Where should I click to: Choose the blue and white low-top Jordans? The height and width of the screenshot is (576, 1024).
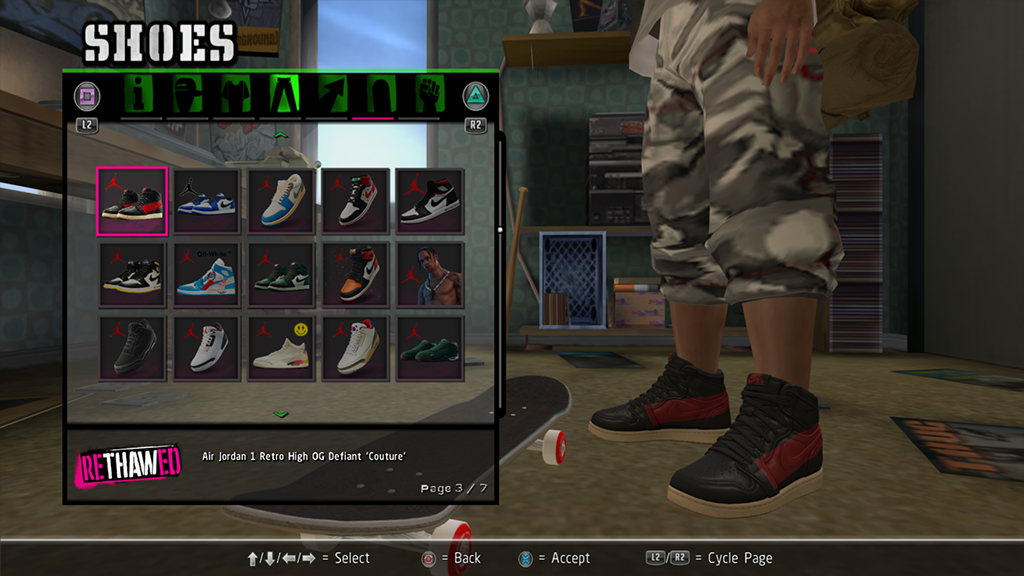coord(206,200)
